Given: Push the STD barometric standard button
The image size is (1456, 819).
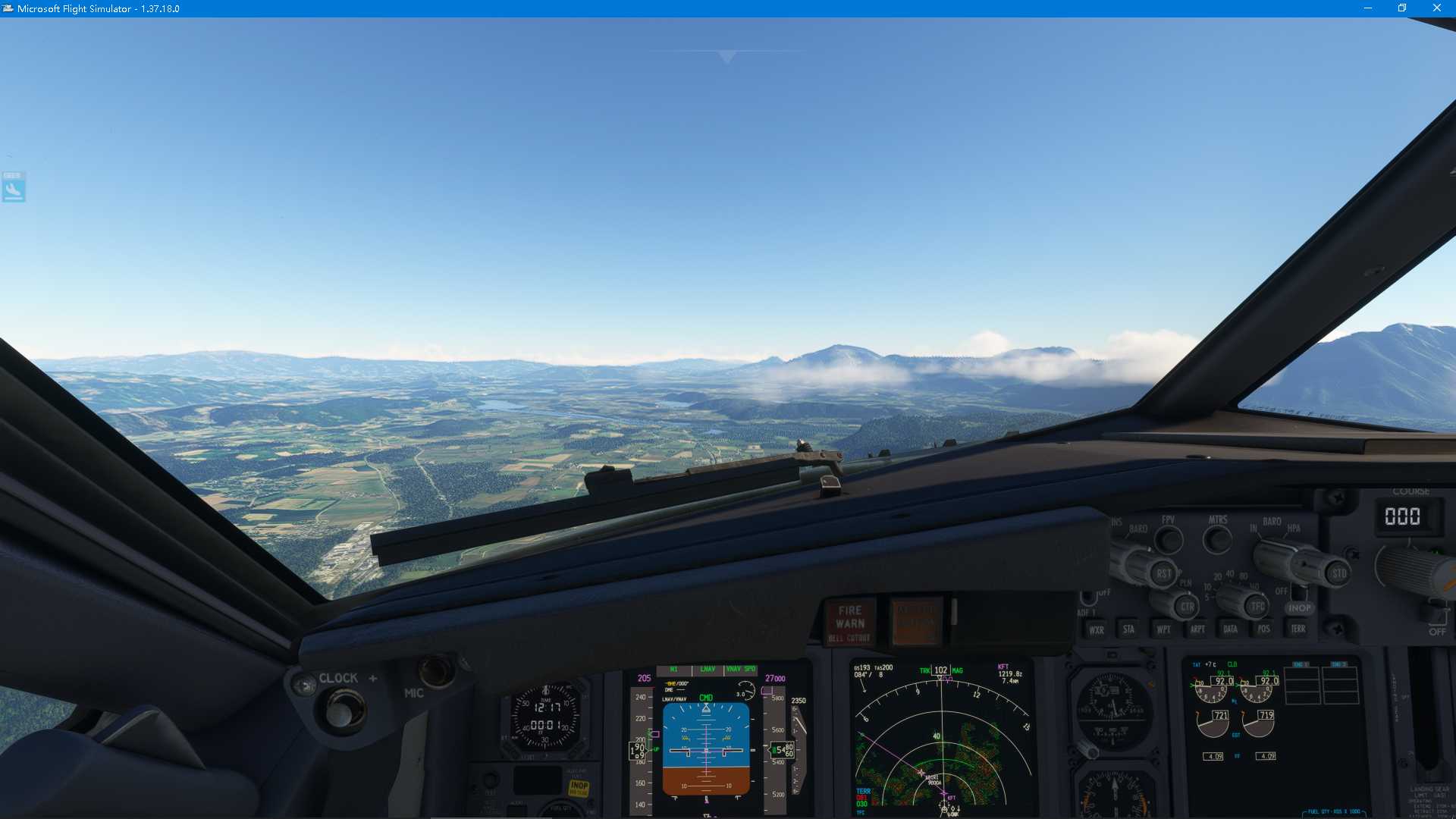Looking at the screenshot, I should [1339, 573].
